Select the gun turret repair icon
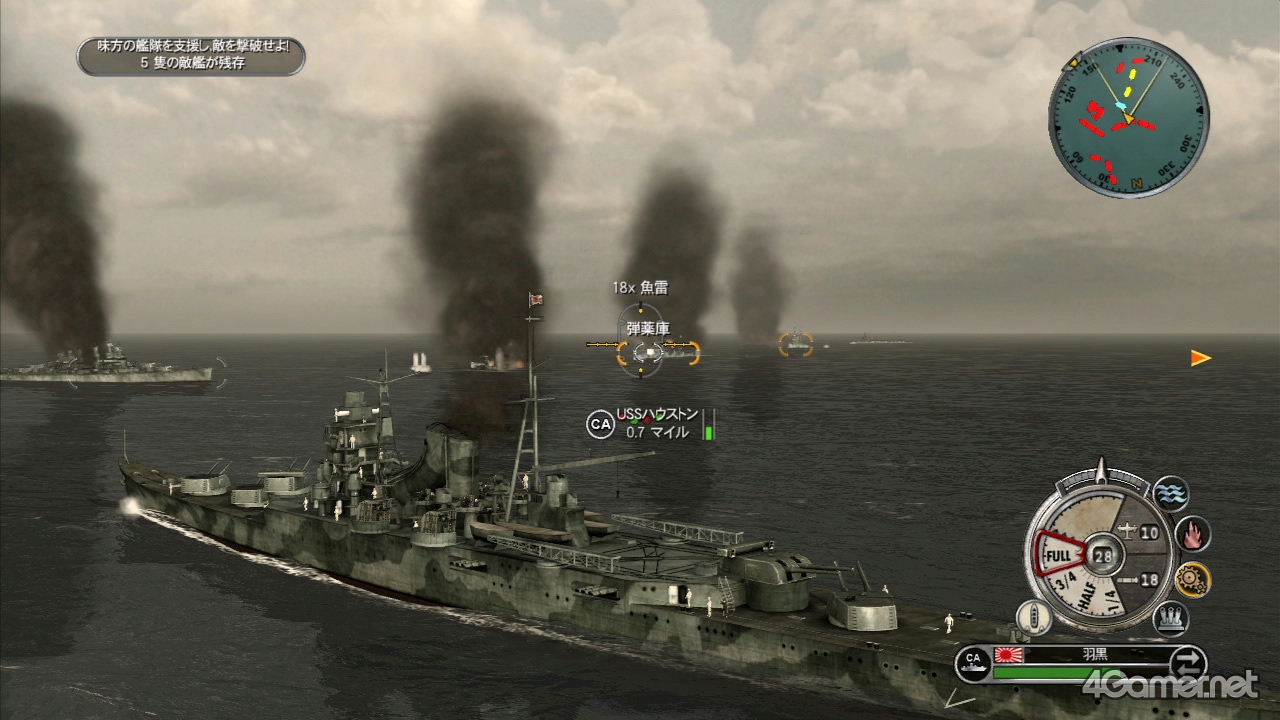Viewport: 1280px width, 720px height. (1170, 619)
